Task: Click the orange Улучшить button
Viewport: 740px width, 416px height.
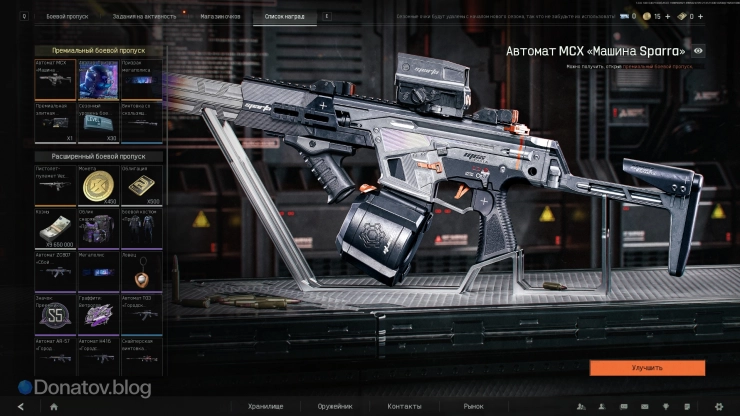Action: (x=647, y=368)
